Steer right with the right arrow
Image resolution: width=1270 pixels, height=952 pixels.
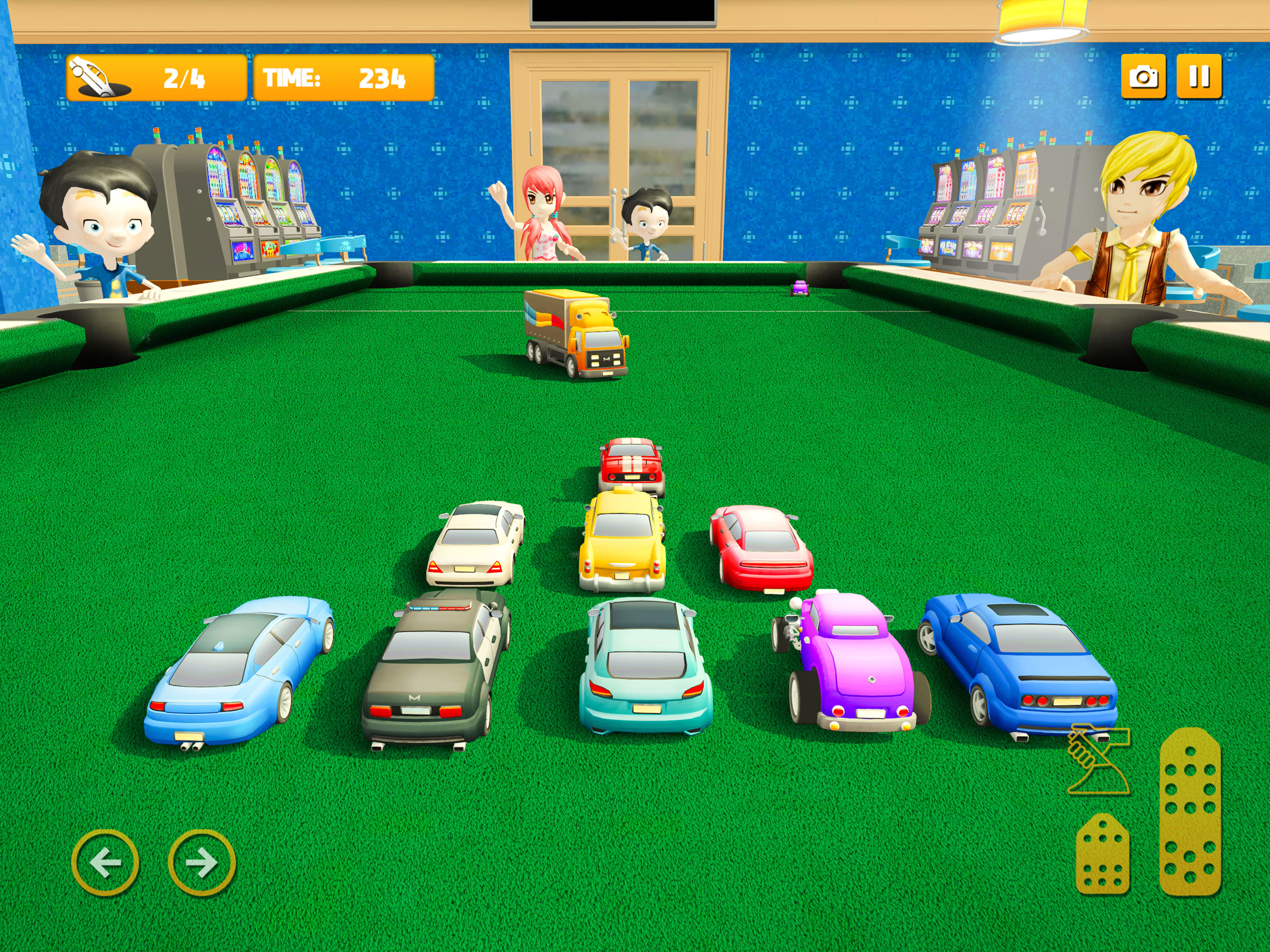click(202, 862)
